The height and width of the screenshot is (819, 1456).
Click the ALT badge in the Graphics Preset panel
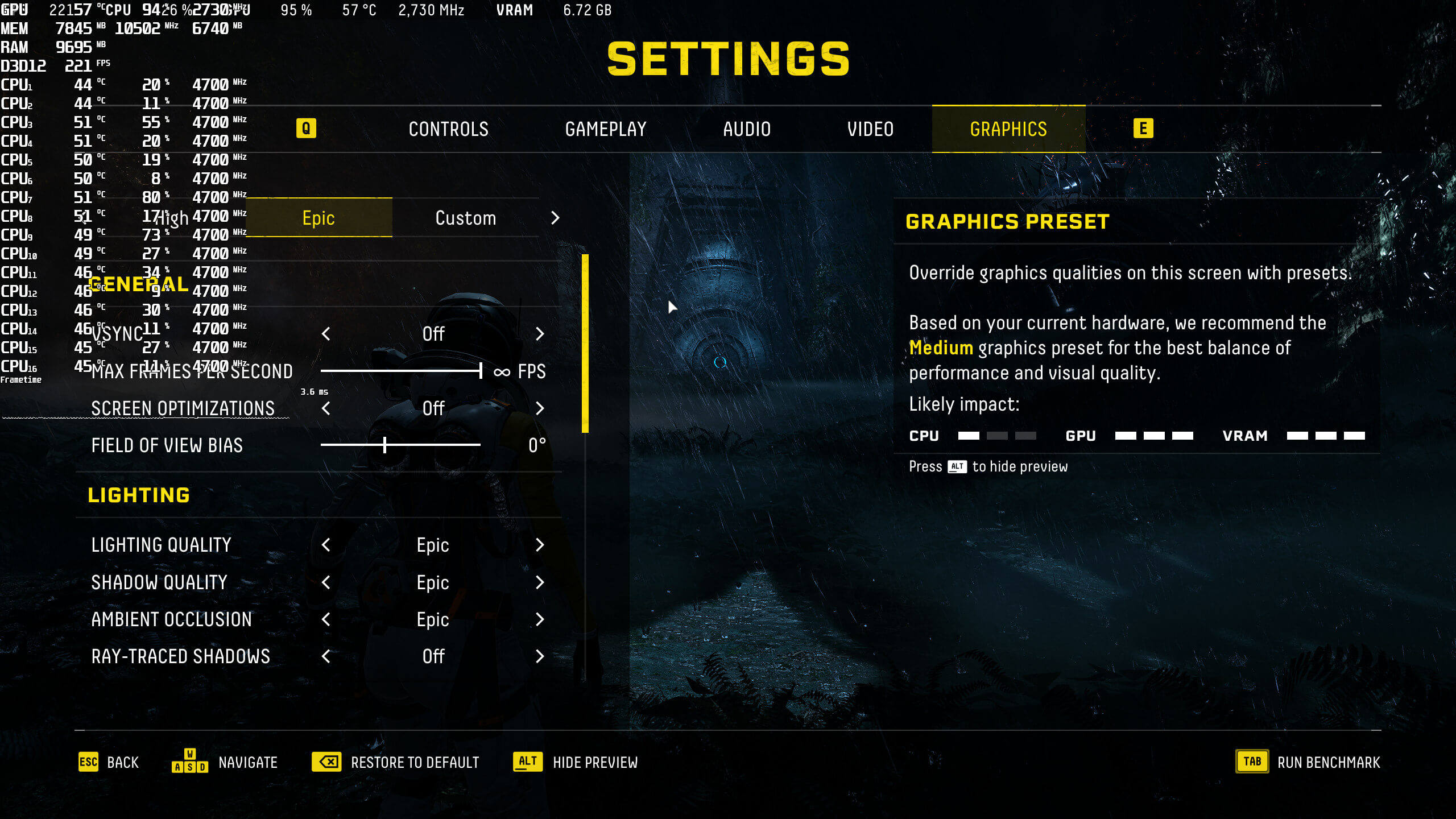coord(957,466)
